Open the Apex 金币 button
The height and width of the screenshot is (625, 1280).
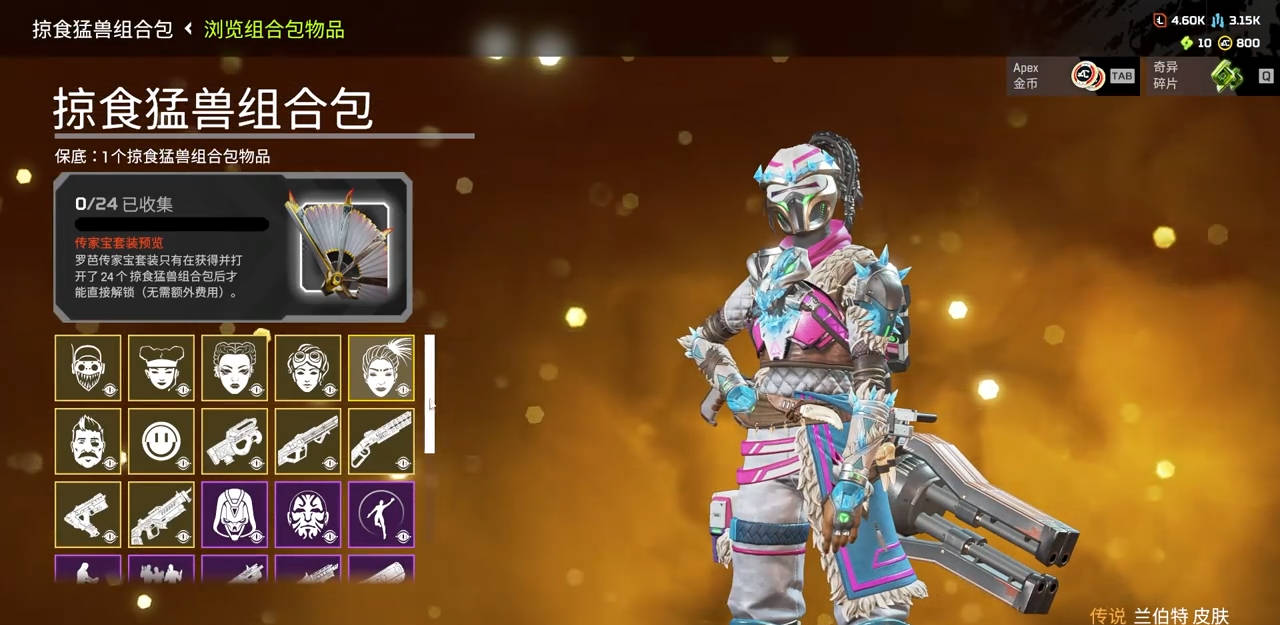(x=1071, y=76)
